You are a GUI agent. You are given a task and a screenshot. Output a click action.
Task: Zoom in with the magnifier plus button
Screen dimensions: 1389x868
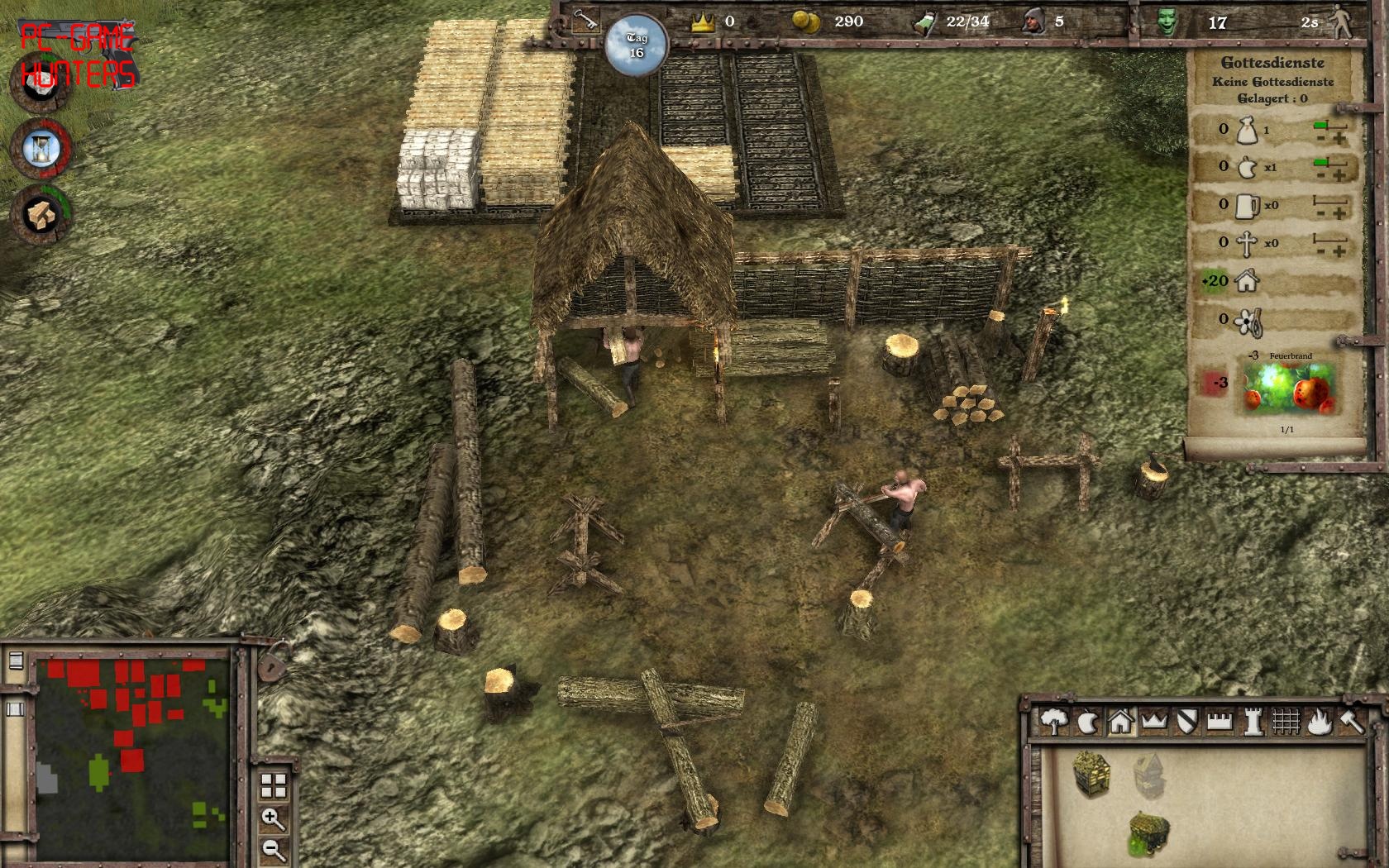273,818
